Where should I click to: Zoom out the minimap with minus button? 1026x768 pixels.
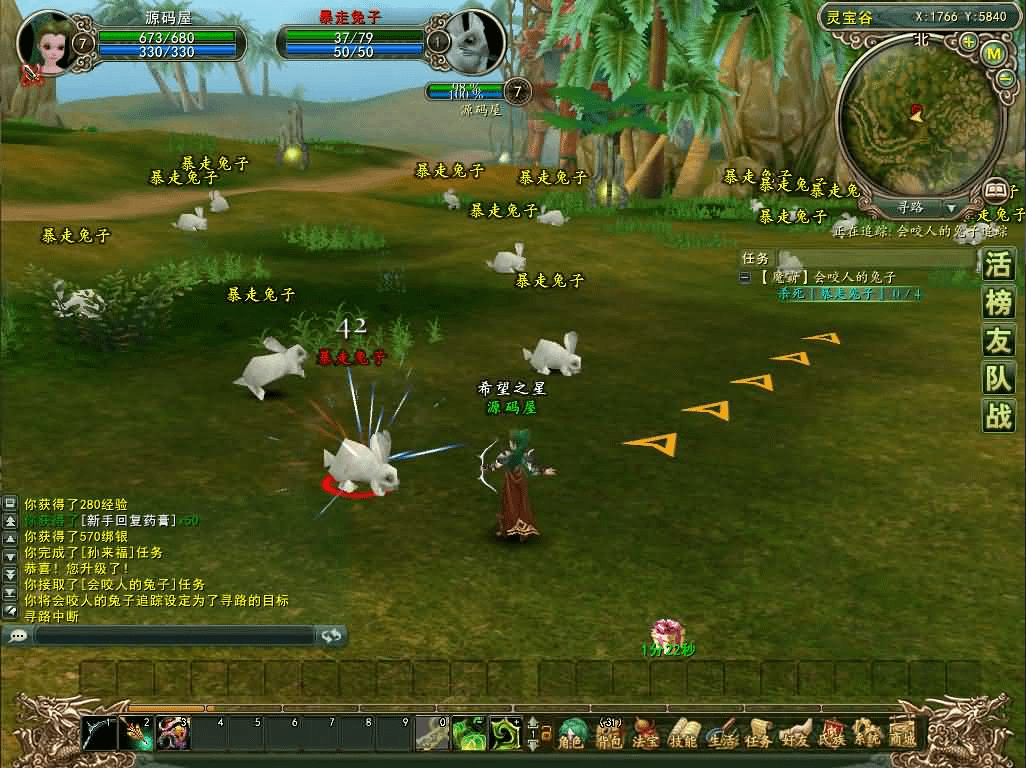click(x=1005, y=79)
